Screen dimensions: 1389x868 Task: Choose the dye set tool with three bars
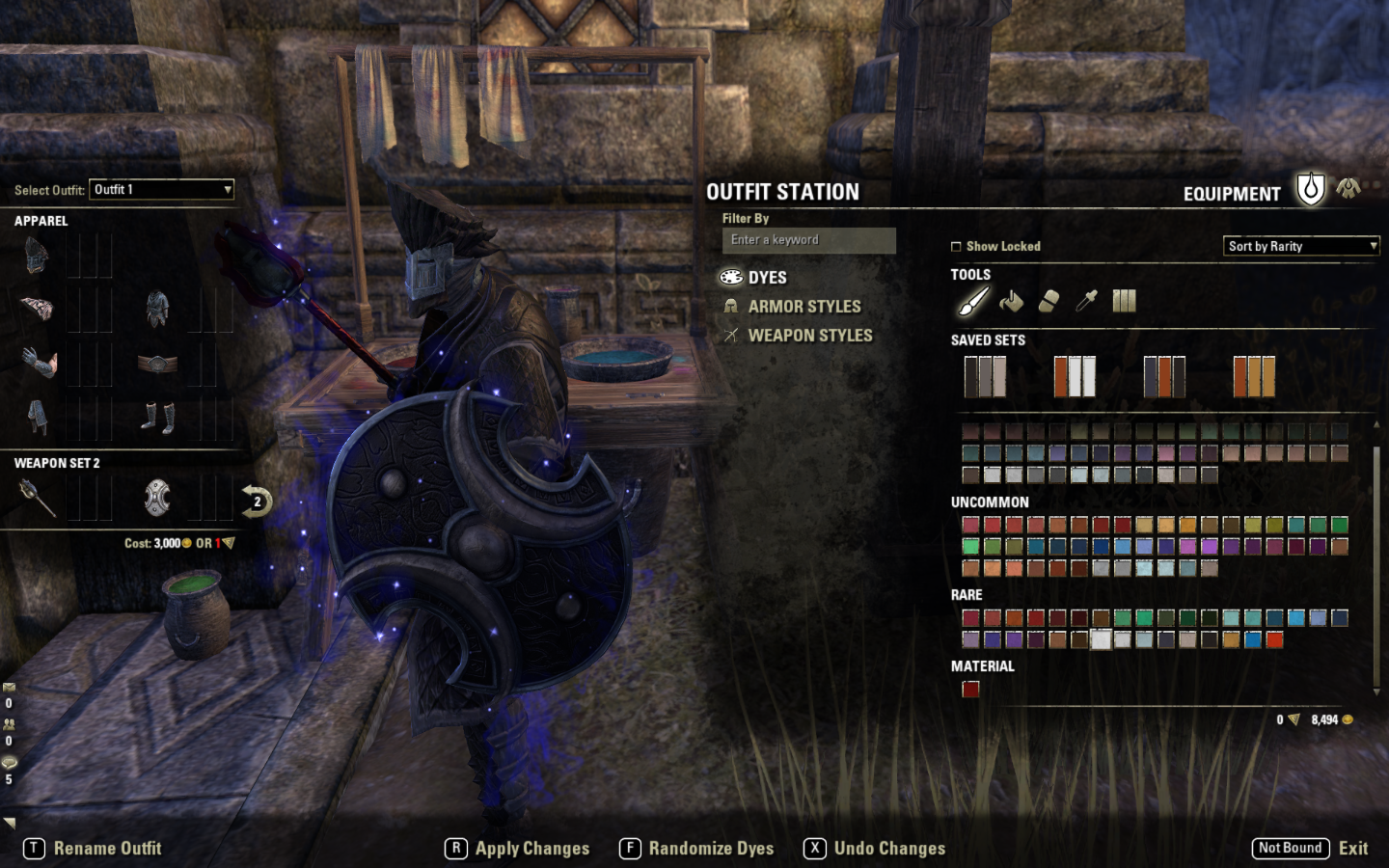[1124, 302]
